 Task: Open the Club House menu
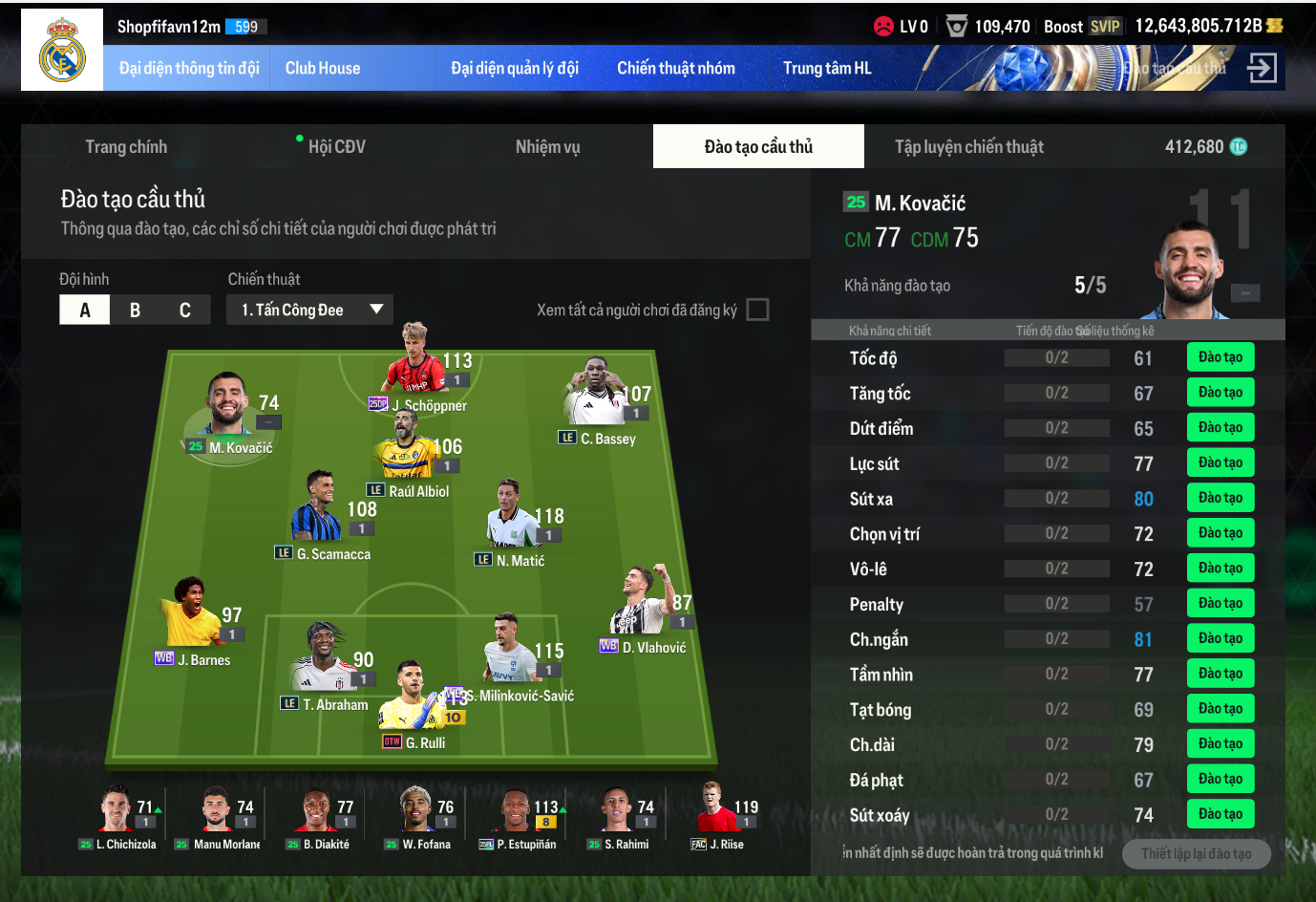pos(323,68)
